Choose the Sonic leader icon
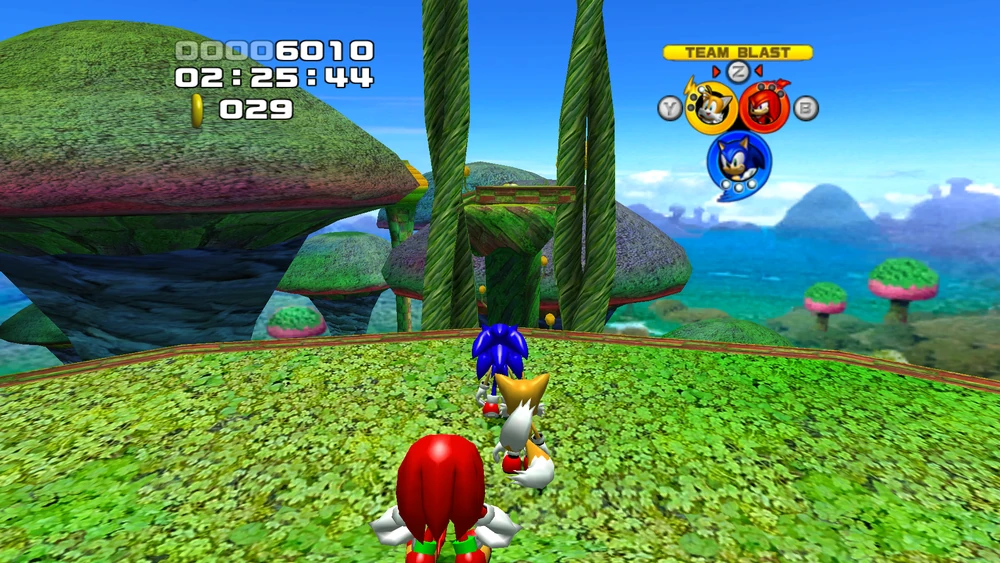 coord(739,162)
